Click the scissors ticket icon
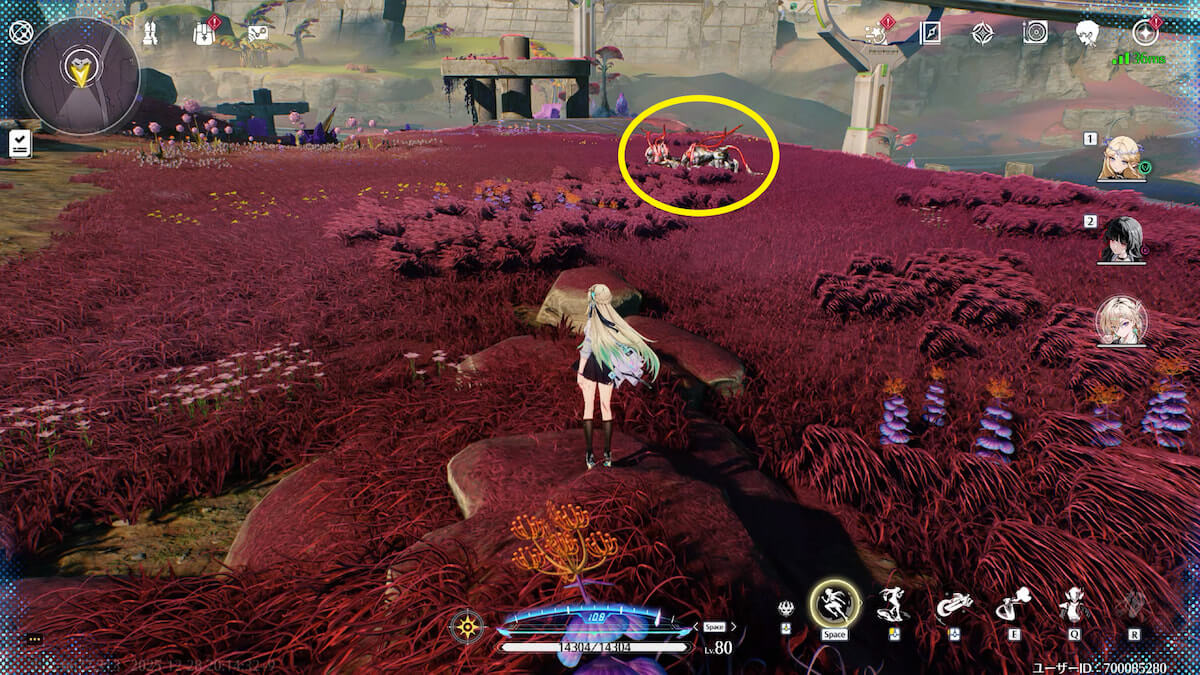Image resolution: width=1200 pixels, height=675 pixels. click(258, 33)
